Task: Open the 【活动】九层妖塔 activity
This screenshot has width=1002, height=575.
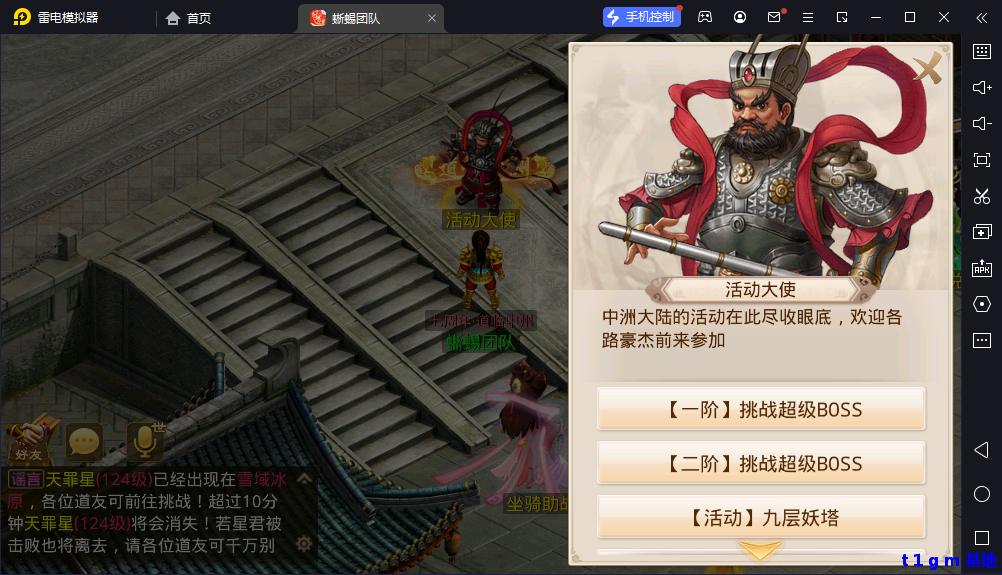Action: [761, 517]
